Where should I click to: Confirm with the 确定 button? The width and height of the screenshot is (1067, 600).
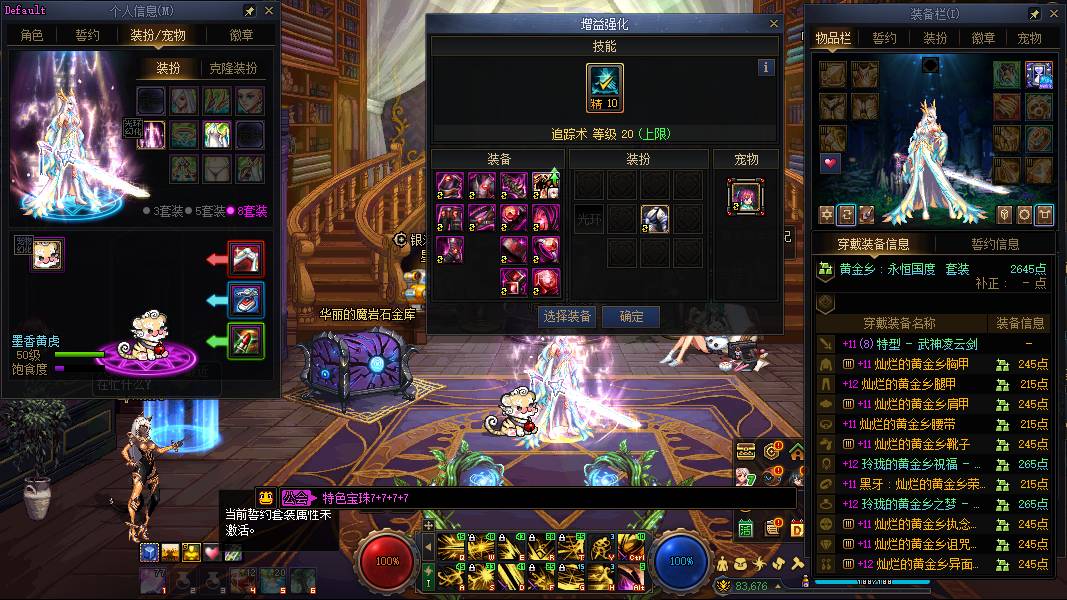(x=632, y=317)
